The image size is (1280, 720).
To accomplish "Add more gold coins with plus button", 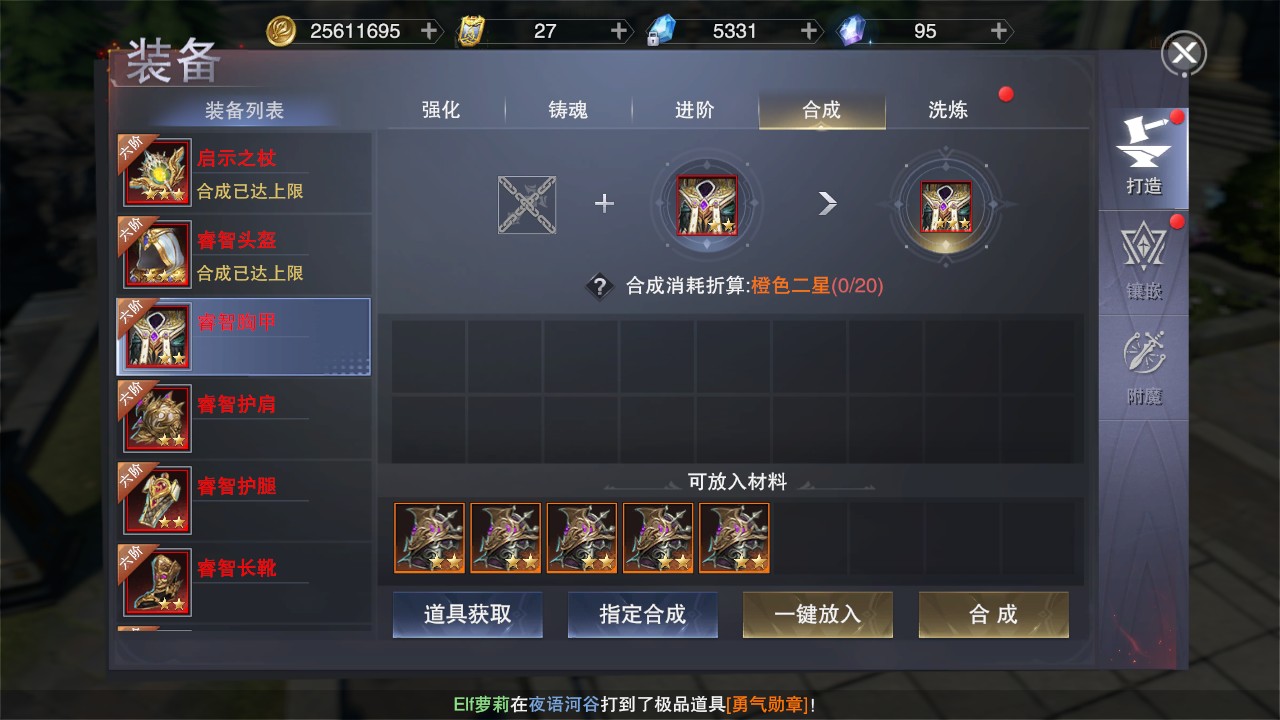I will (429, 31).
